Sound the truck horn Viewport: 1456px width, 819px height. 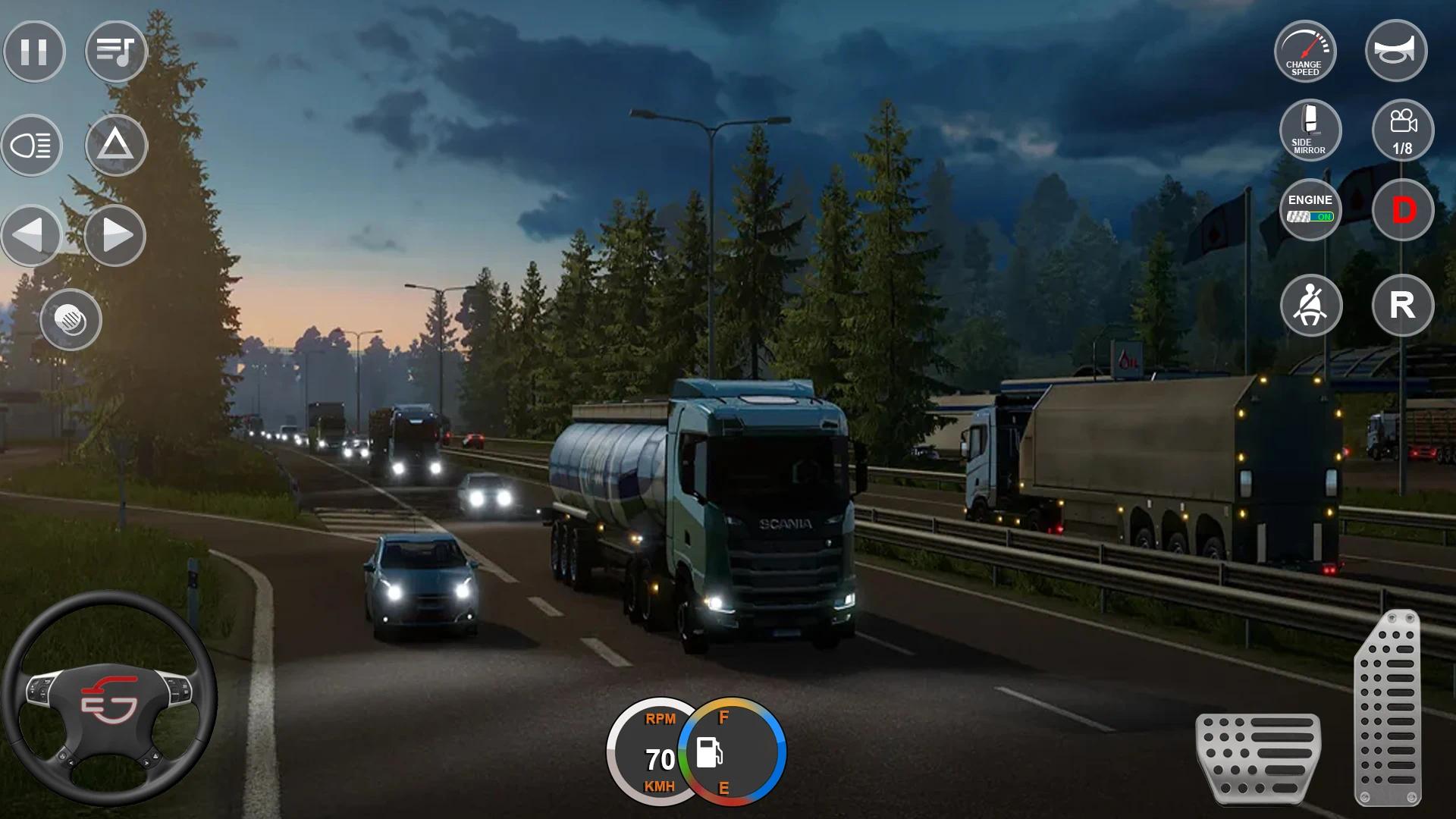[x=1395, y=52]
